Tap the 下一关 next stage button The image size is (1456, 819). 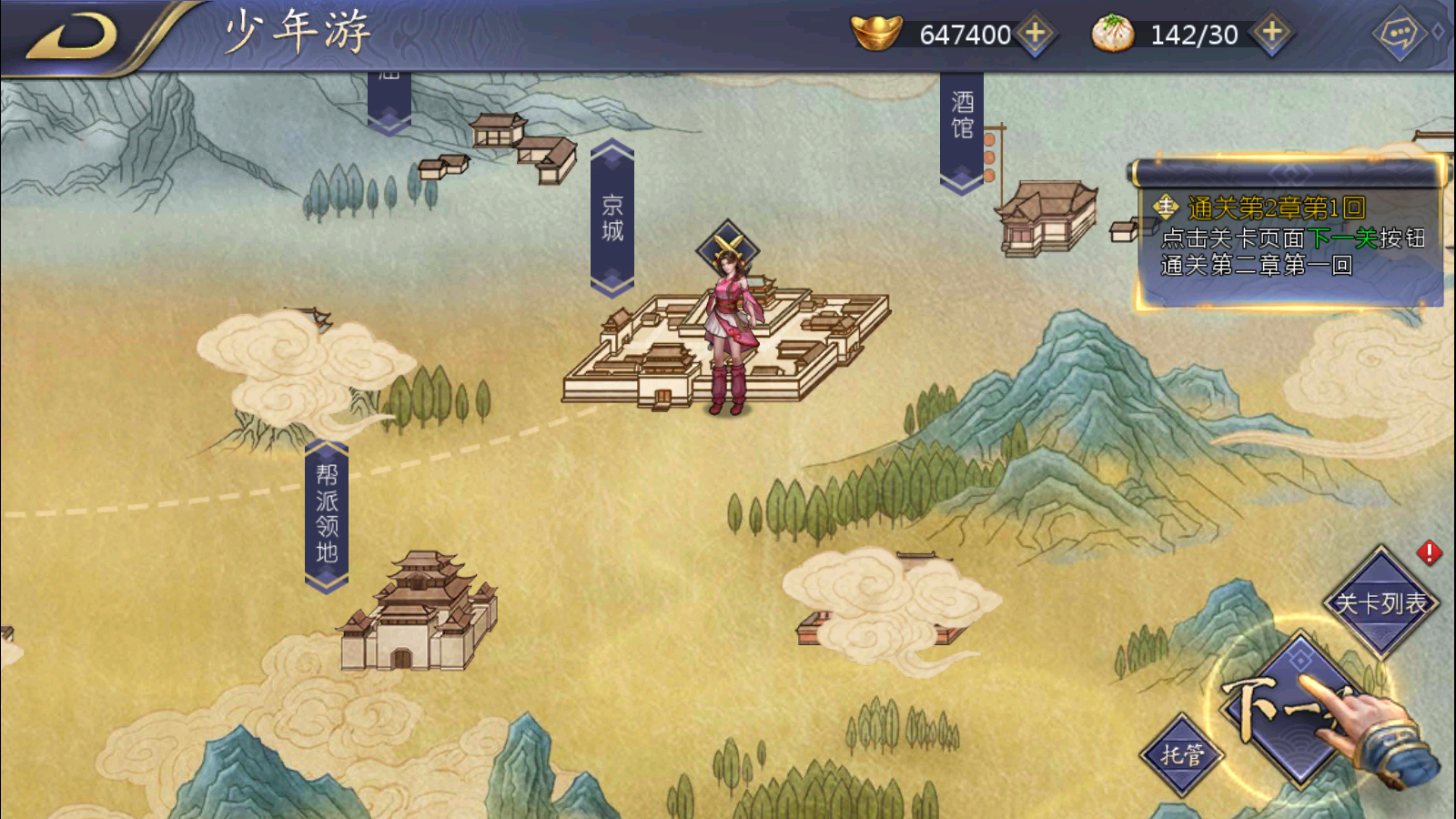pyautogui.click(x=1297, y=710)
